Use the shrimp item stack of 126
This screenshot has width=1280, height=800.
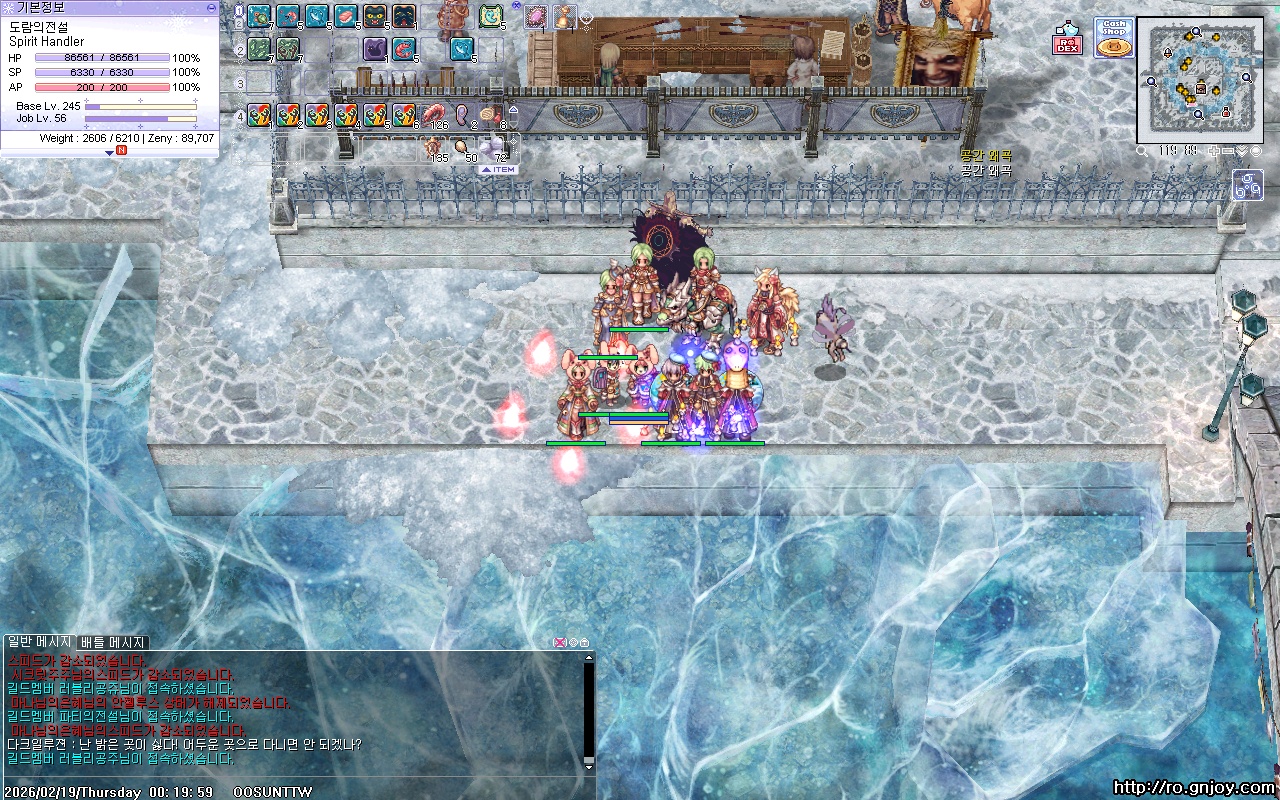pyautogui.click(x=434, y=115)
